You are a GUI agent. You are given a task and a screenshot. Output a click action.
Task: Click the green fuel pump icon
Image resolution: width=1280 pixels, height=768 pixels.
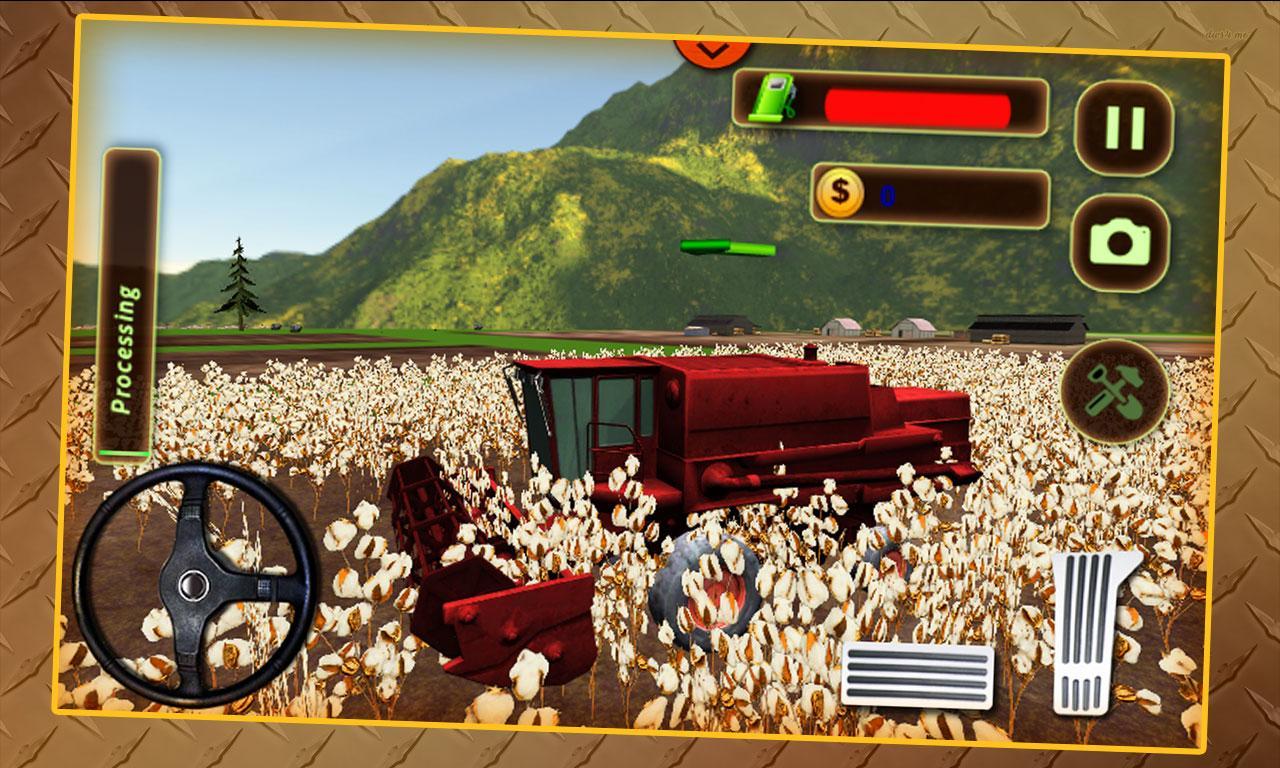[x=775, y=101]
